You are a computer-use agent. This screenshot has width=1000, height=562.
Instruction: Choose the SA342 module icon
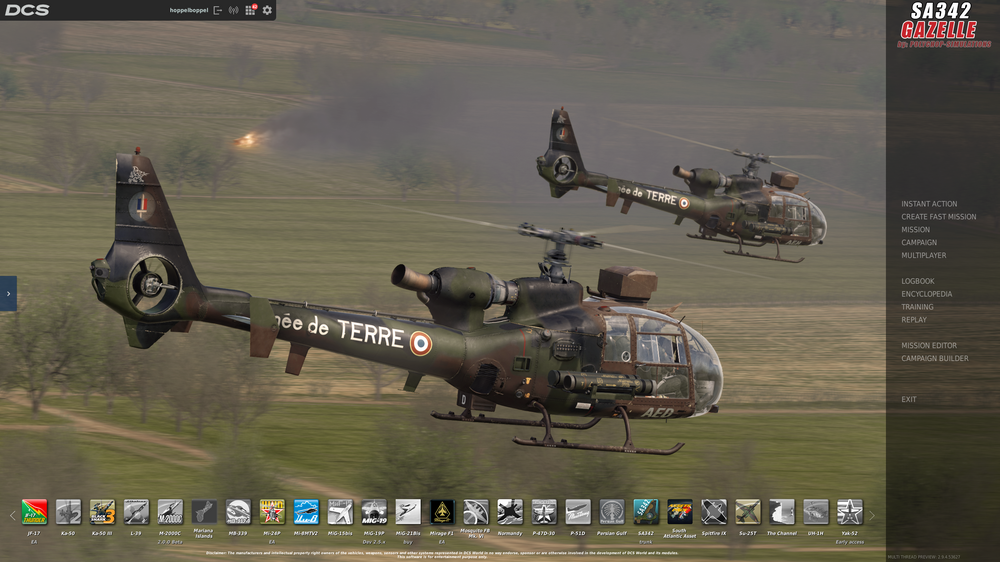pyautogui.click(x=646, y=512)
